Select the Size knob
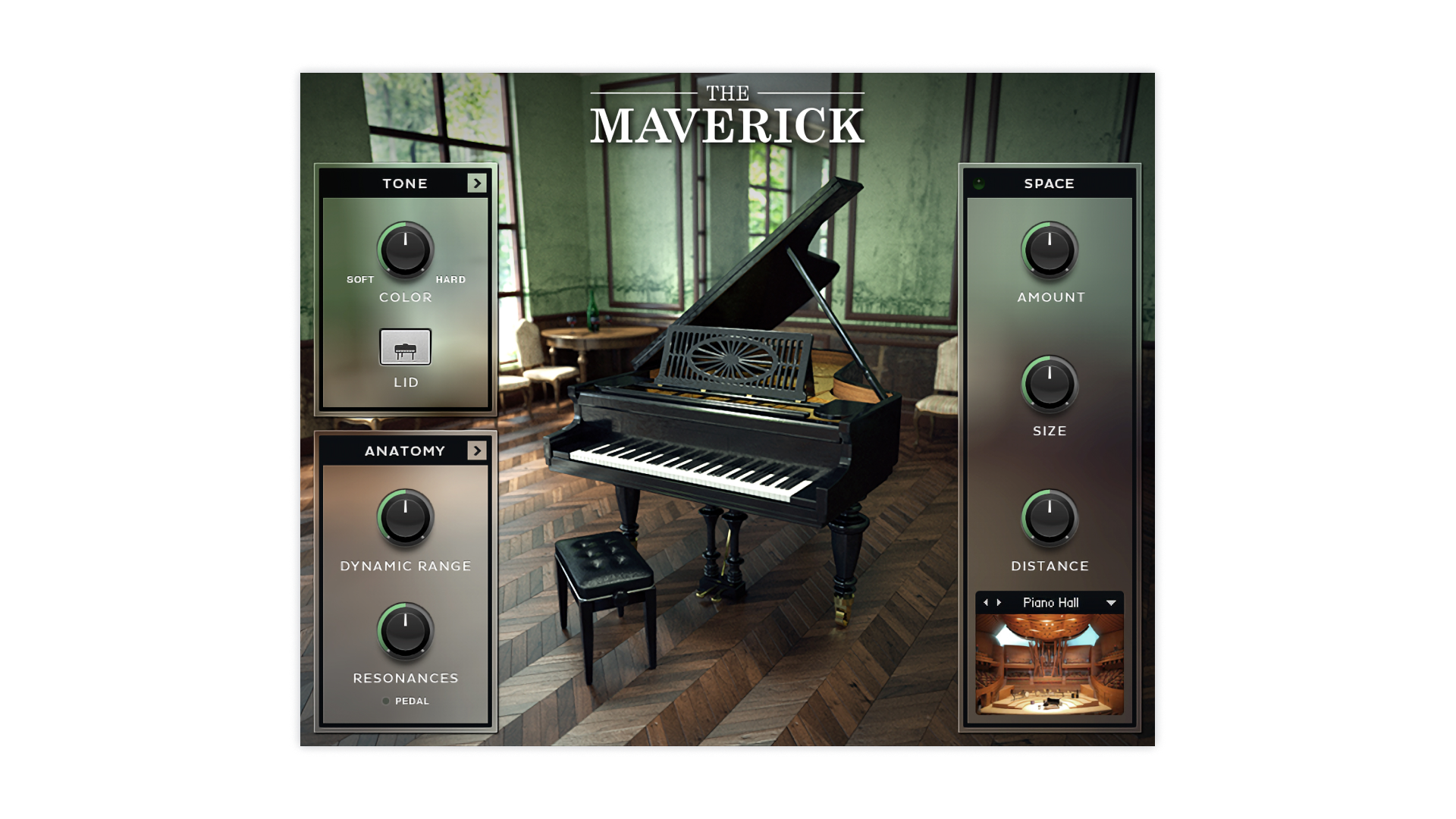This screenshot has width=1456, height=819. (x=1050, y=384)
